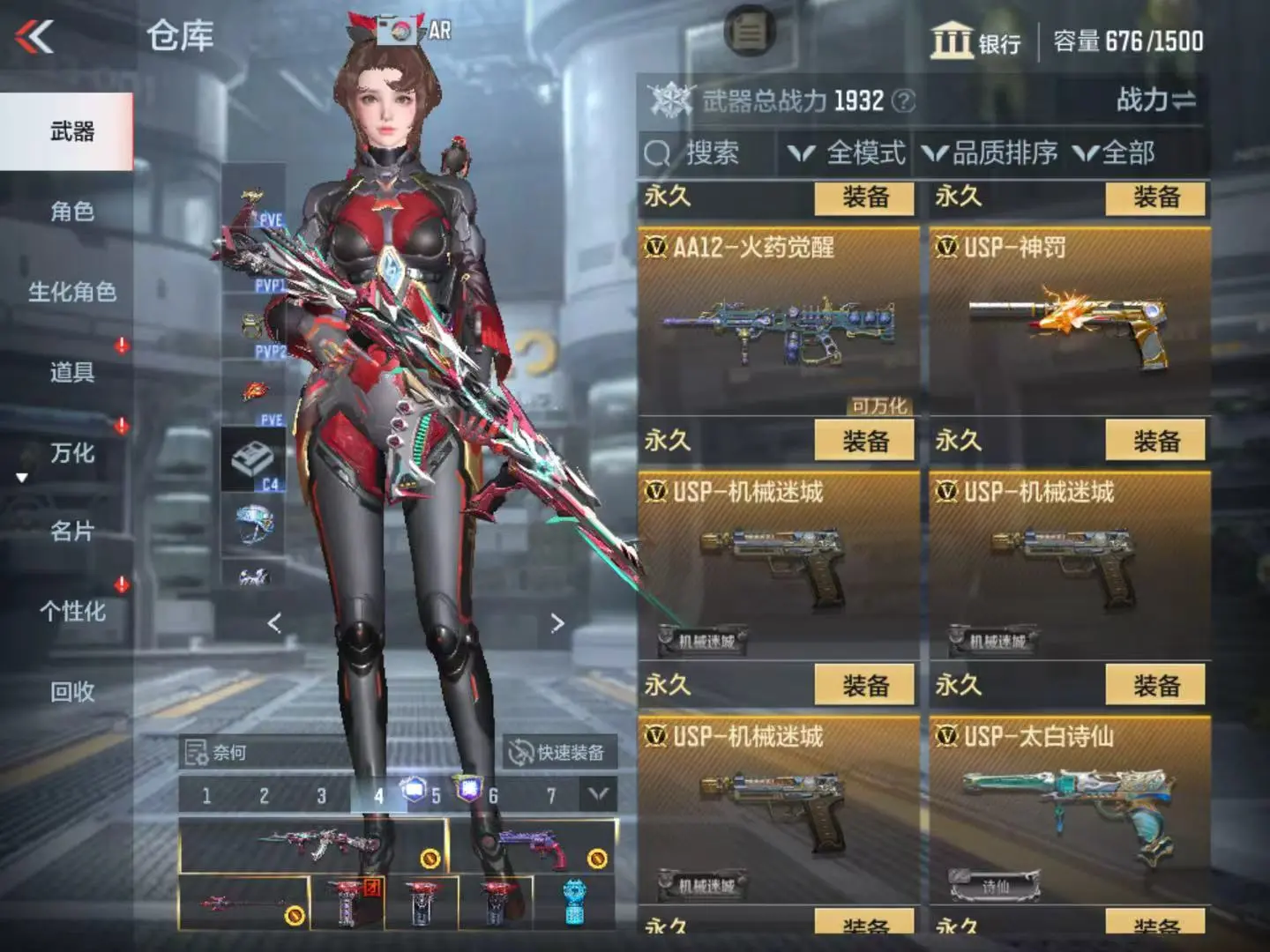Screen dimensions: 1270x952
Task: Open the 名片 tab
Action: pos(71,532)
